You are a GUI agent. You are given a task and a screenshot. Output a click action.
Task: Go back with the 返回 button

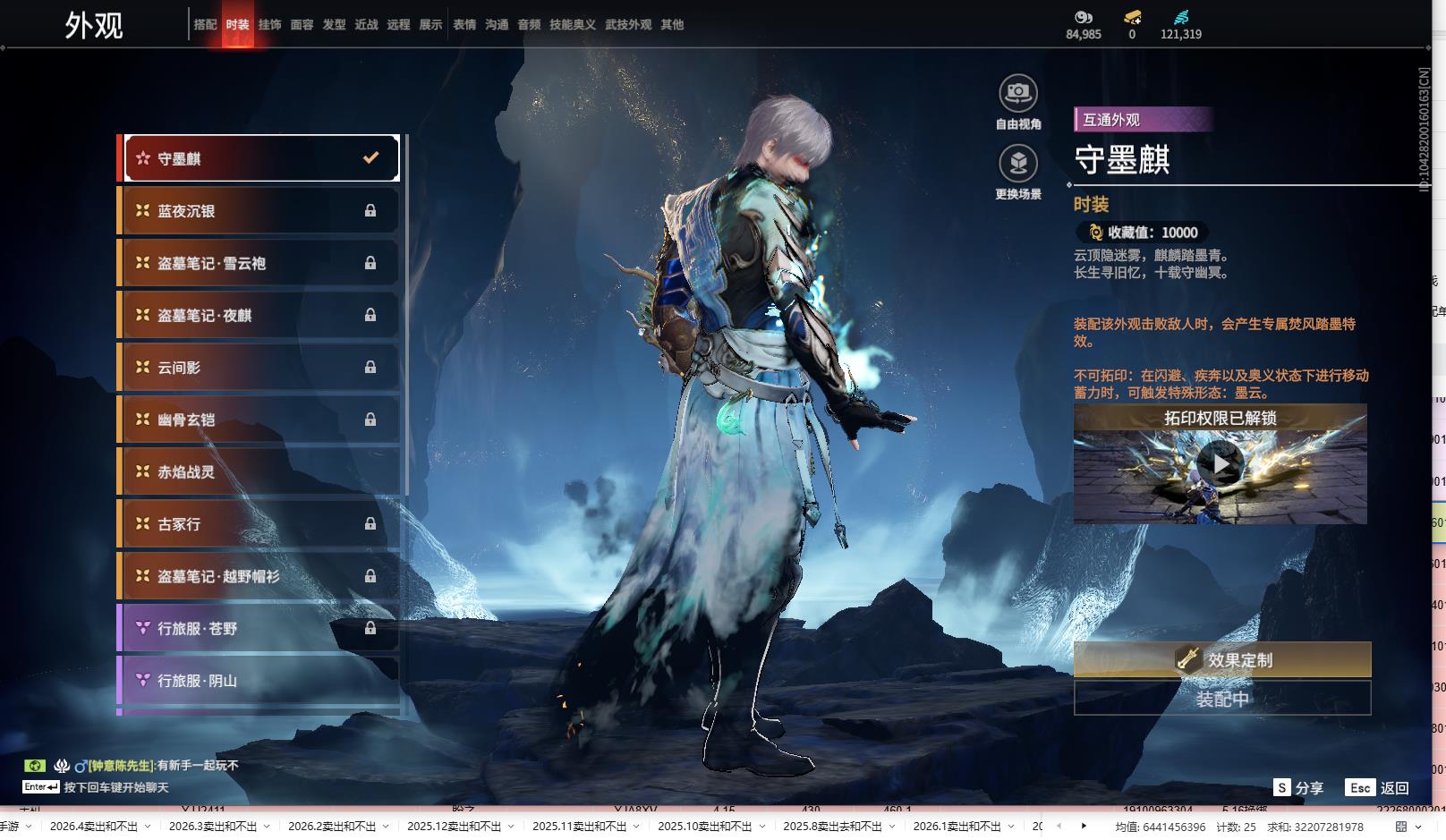tap(1378, 788)
